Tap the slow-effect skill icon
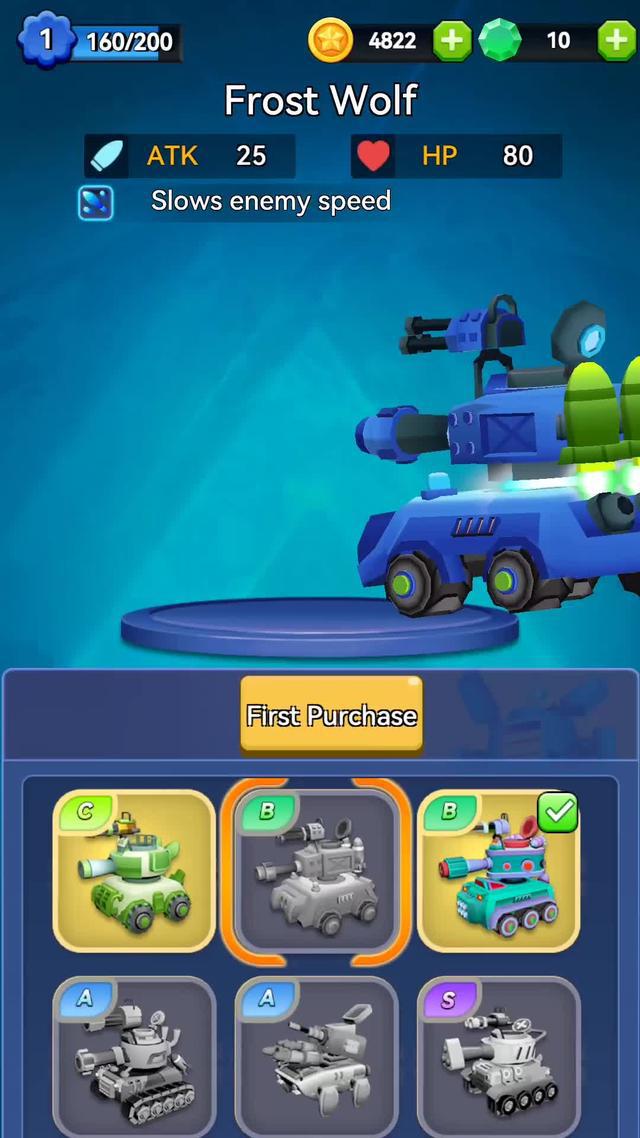 96,202
